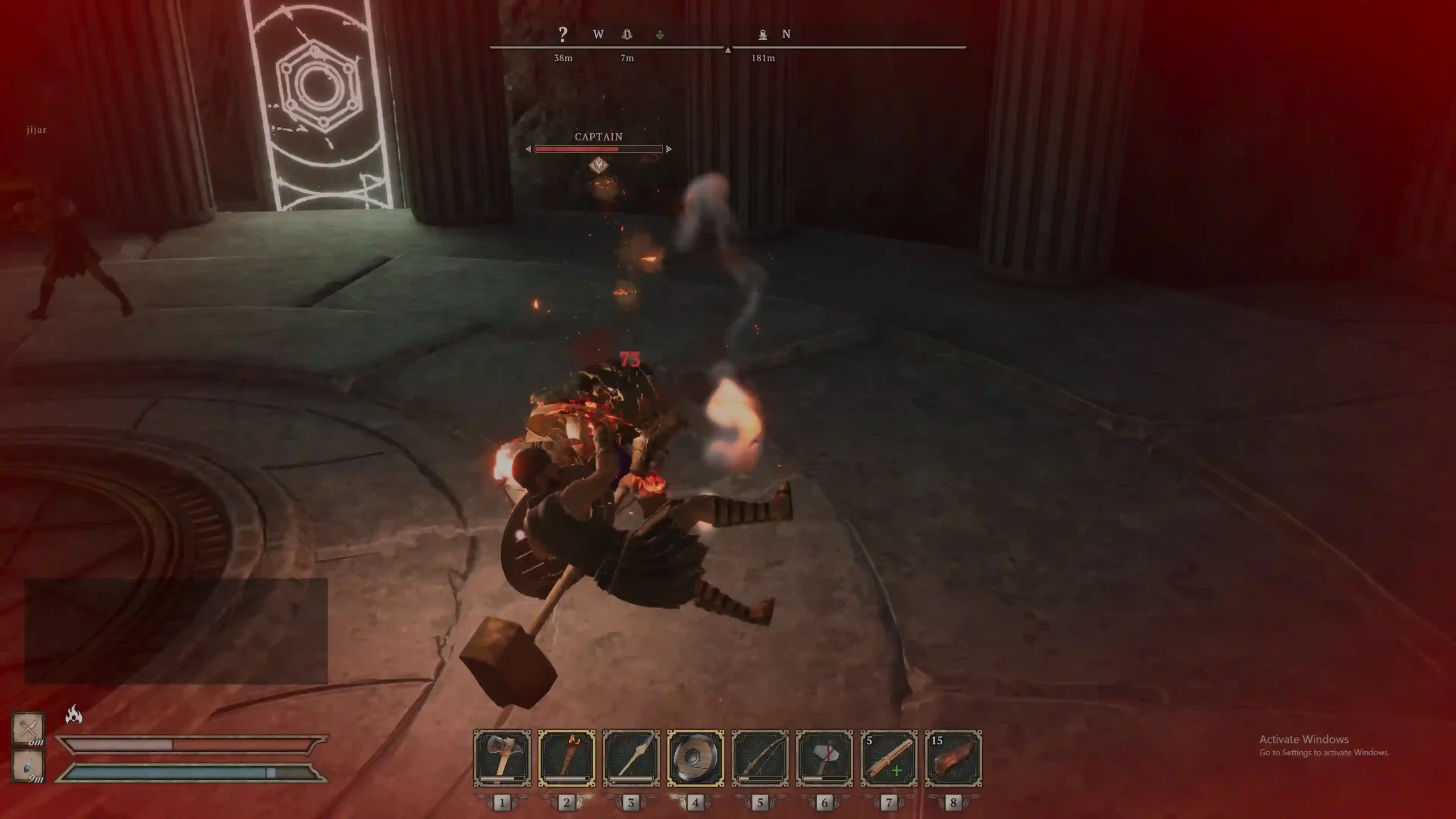
Task: Click the diamond emblem under Captain's health bar
Action: [x=598, y=166]
